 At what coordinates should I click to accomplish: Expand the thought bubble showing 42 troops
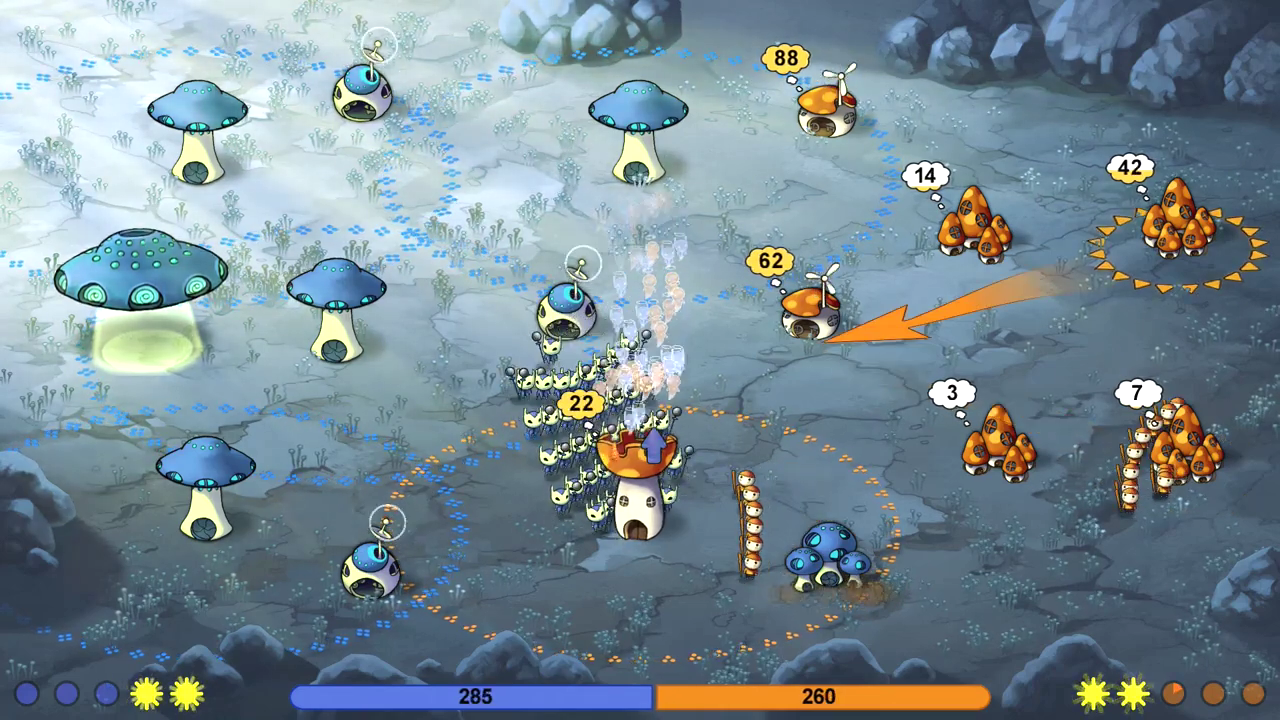point(1131,168)
